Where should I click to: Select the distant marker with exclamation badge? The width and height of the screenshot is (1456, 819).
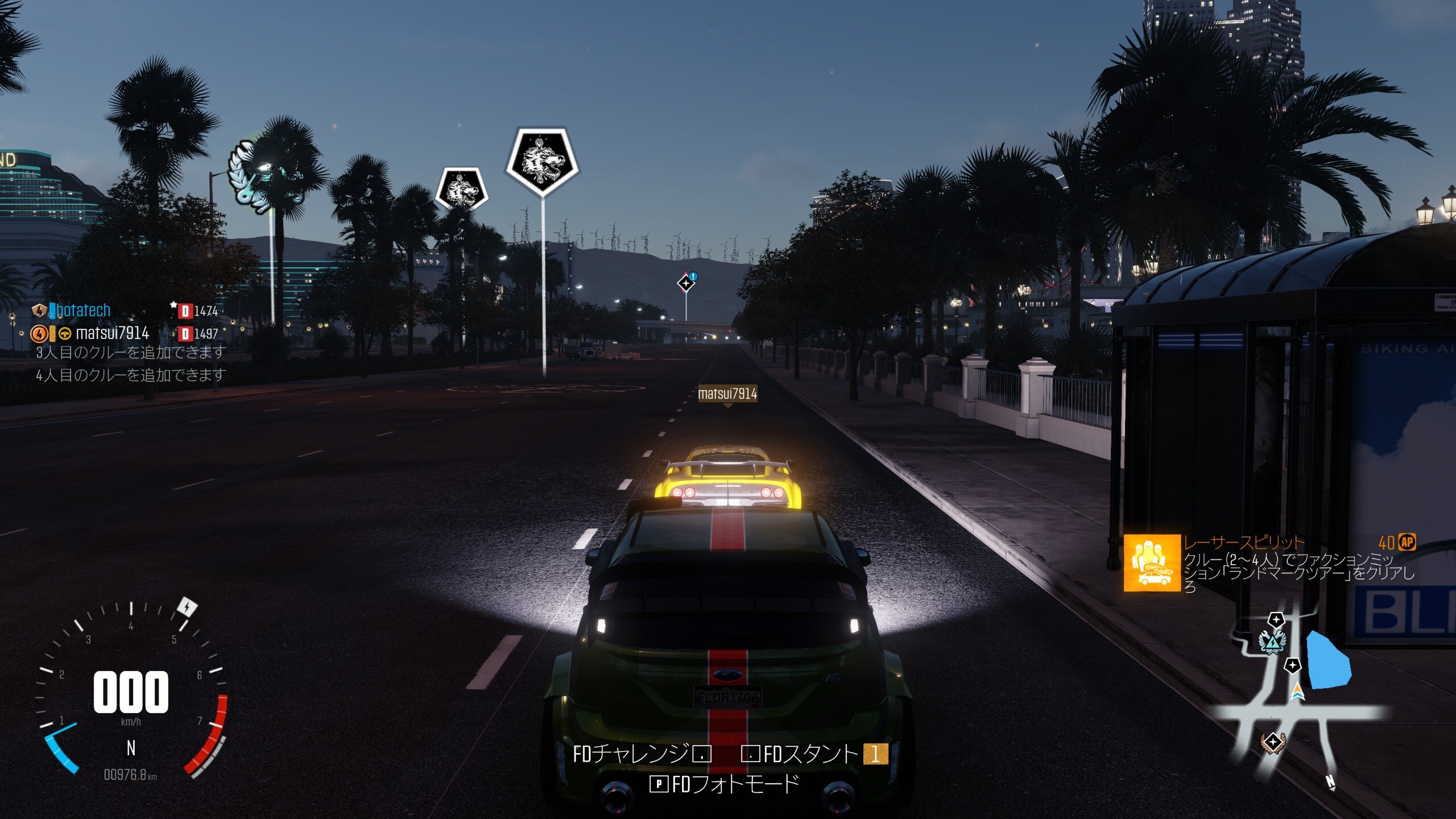pos(686,282)
